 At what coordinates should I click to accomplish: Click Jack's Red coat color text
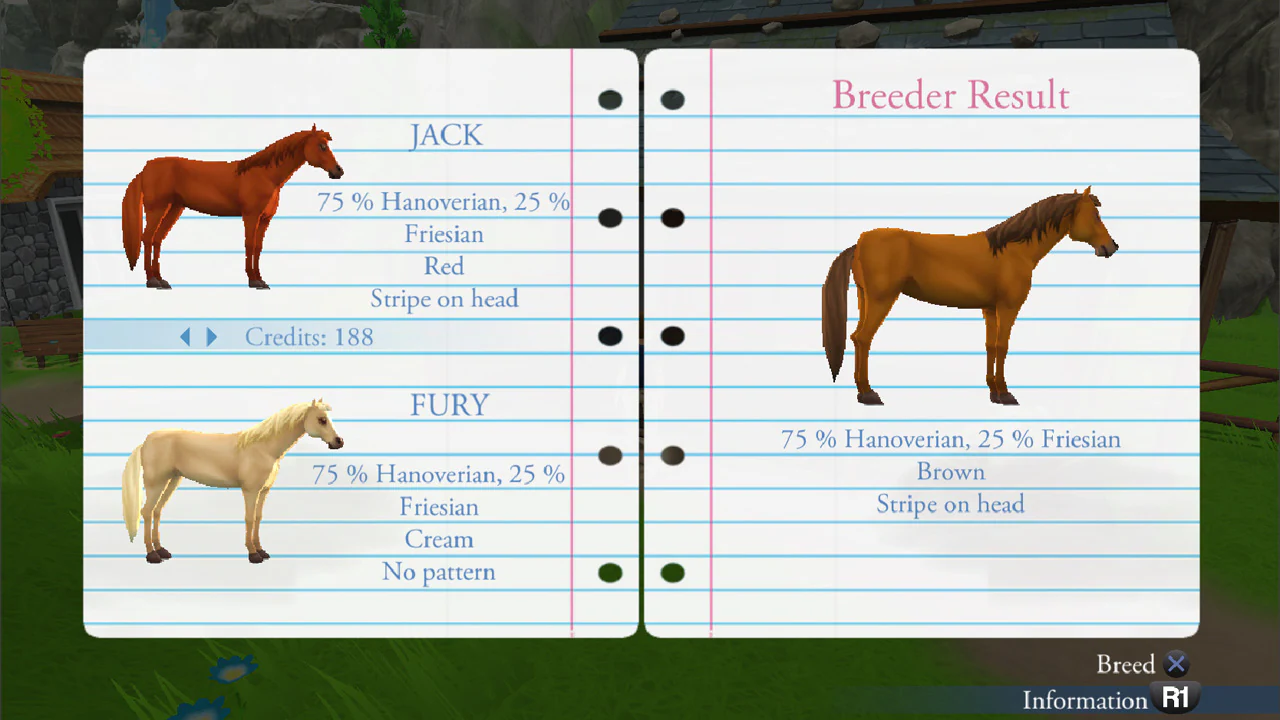444,266
